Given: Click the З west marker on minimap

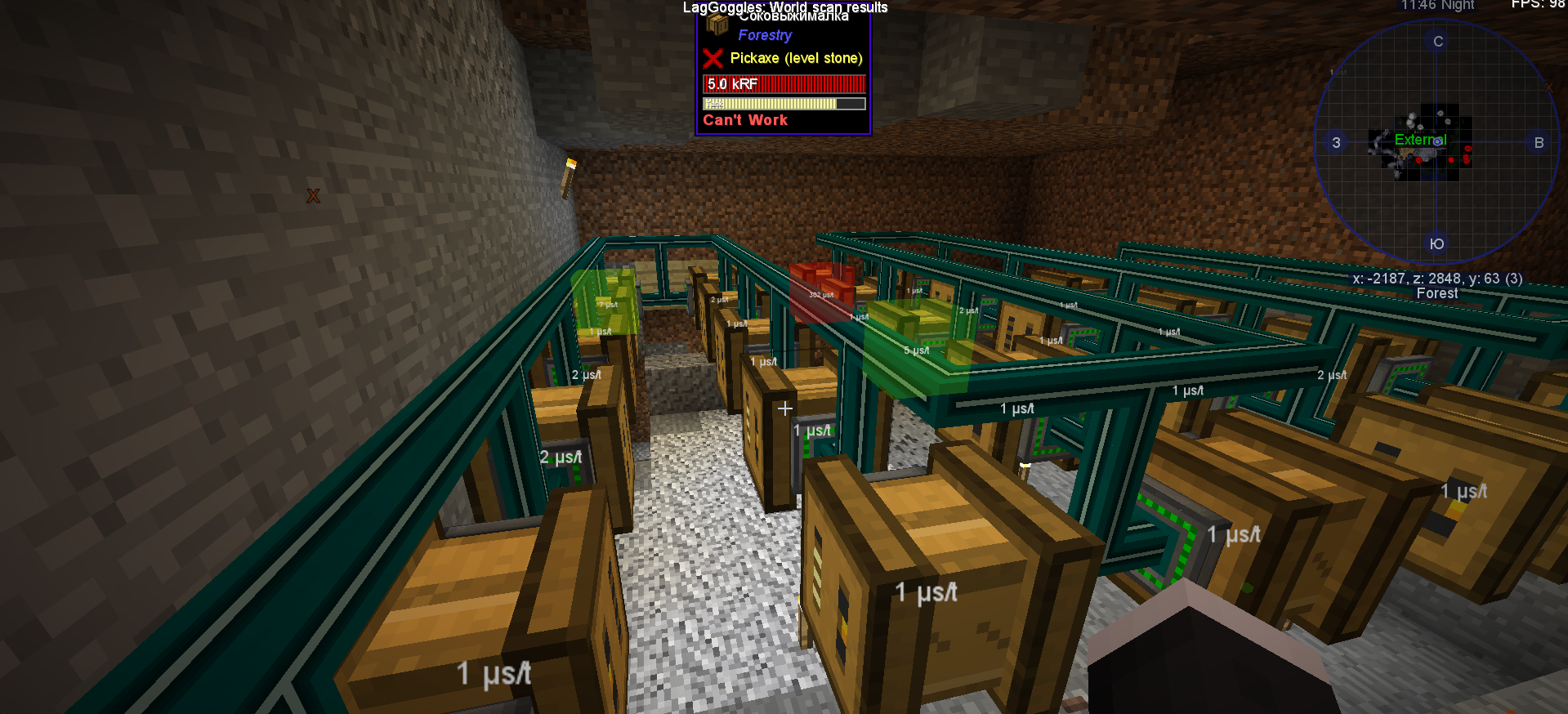Looking at the screenshot, I should [x=1336, y=142].
